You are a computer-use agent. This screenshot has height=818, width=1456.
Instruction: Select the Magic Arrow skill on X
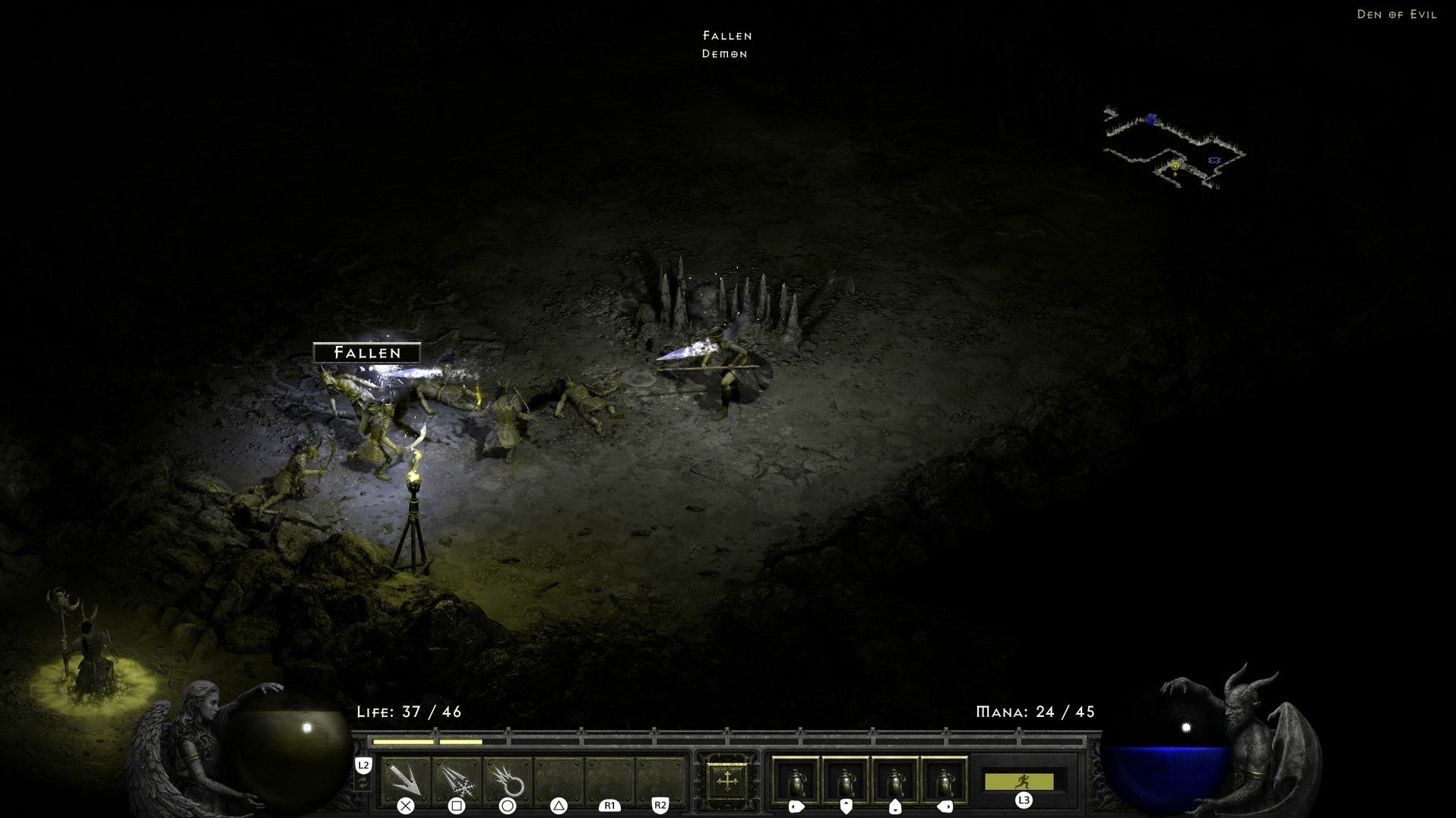[406, 778]
